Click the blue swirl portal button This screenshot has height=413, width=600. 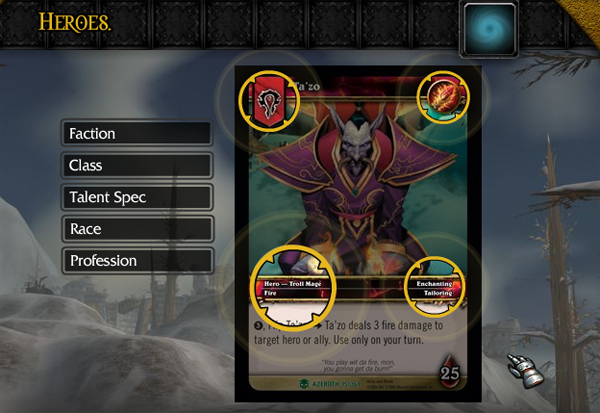tap(489, 29)
